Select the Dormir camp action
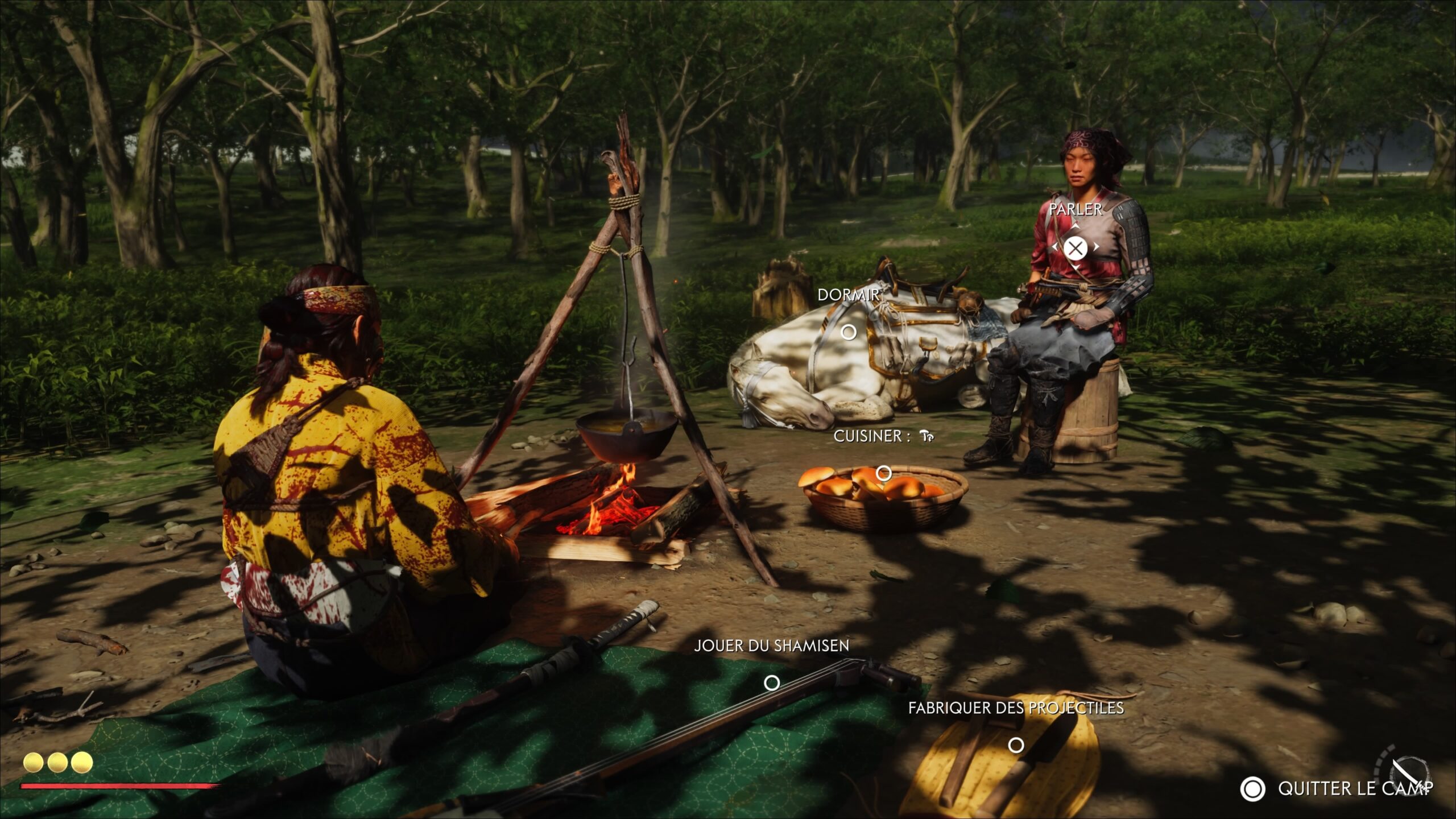Screen dimensions: 1456x819 (x=849, y=332)
